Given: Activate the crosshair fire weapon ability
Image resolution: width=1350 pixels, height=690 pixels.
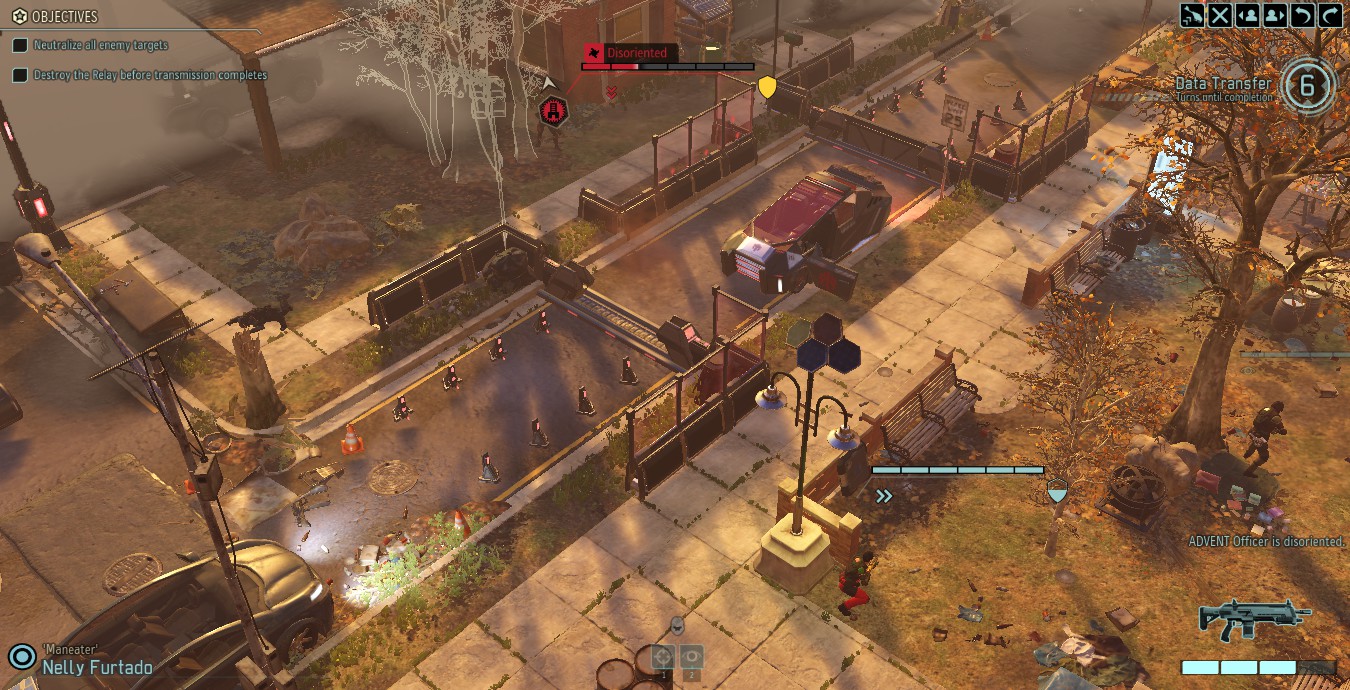Looking at the screenshot, I should click(x=663, y=657).
